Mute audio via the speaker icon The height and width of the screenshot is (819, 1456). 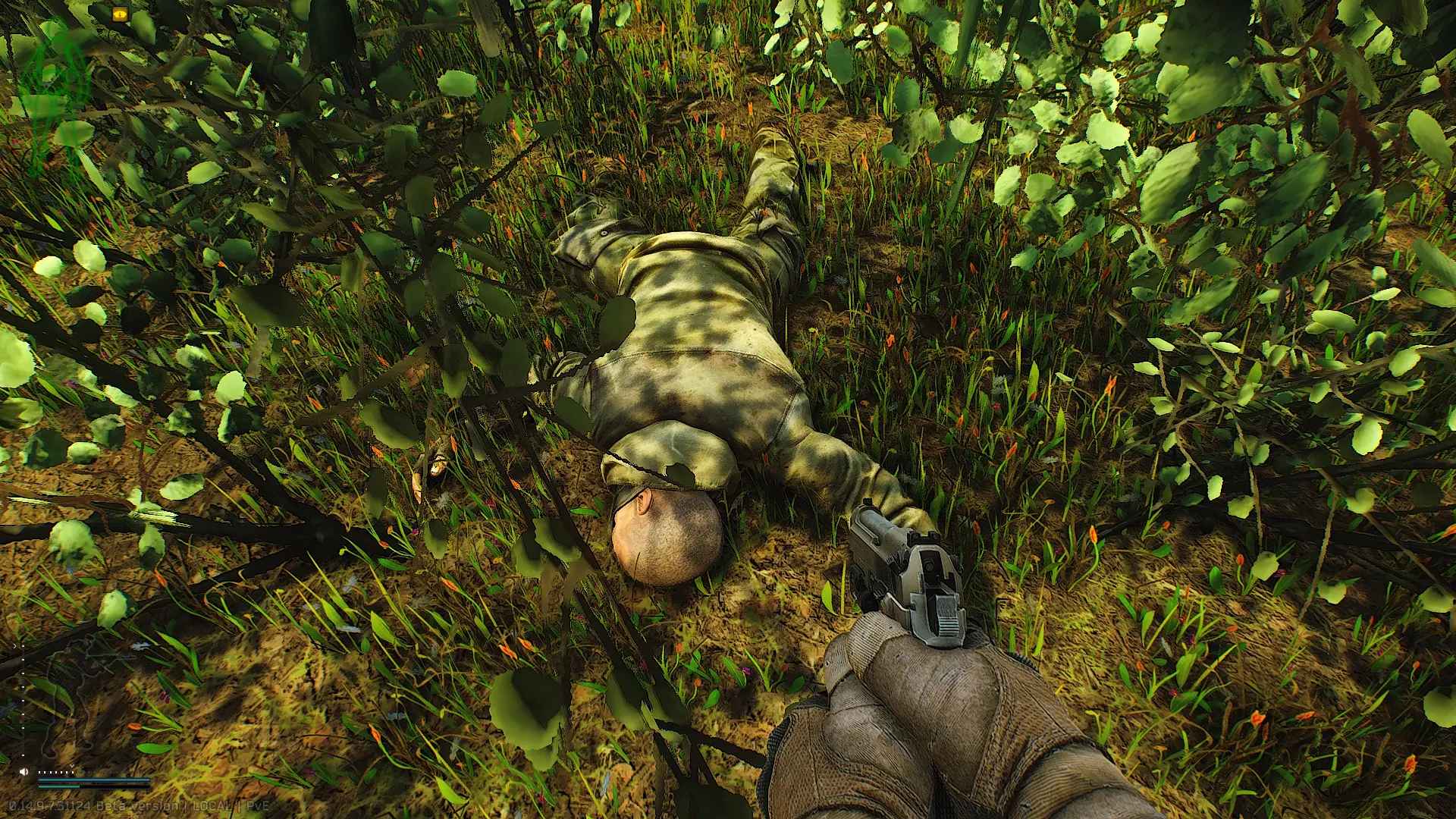tap(24, 771)
